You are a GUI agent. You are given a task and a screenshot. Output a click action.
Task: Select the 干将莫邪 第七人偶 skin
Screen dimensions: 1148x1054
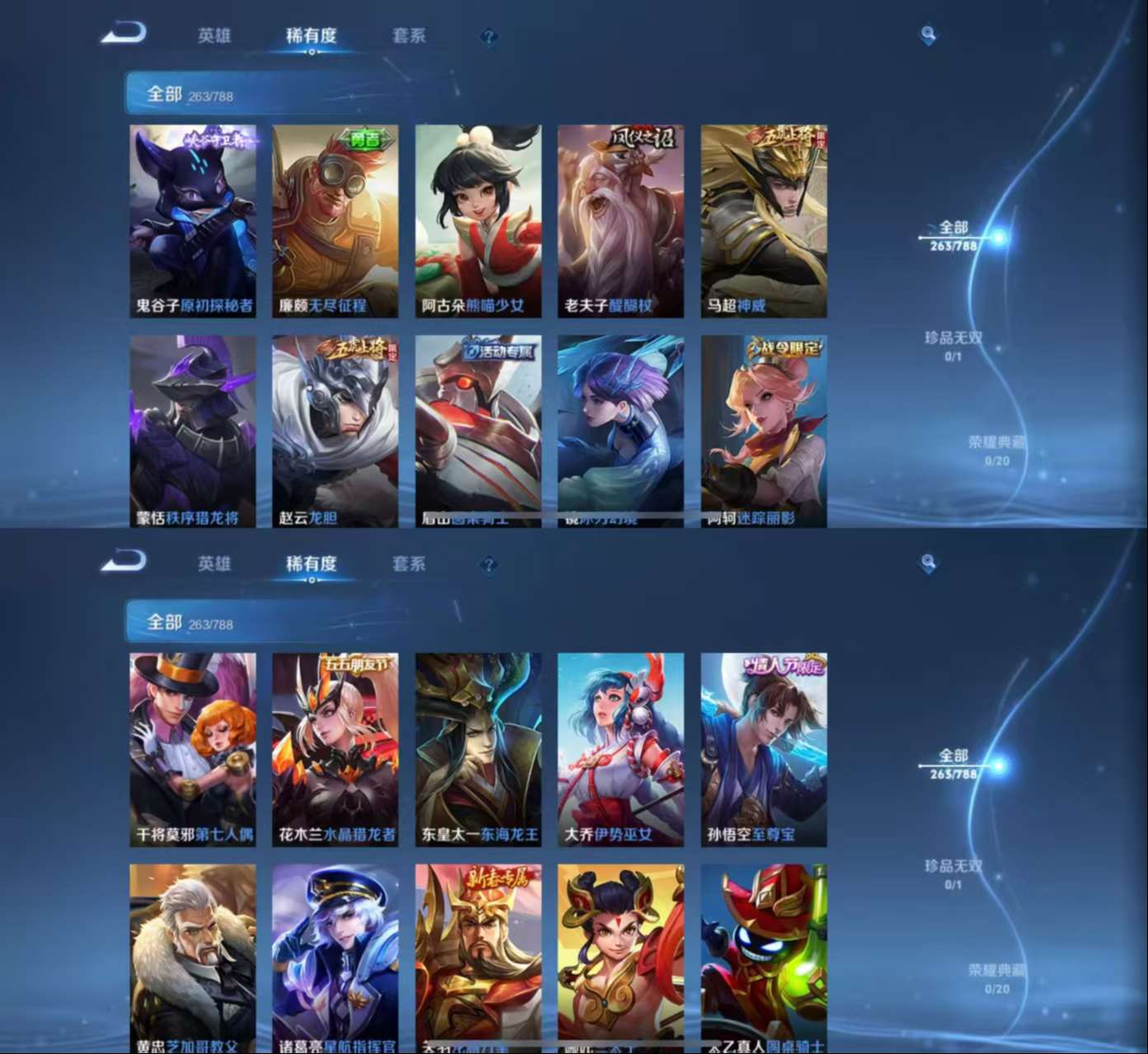click(193, 749)
